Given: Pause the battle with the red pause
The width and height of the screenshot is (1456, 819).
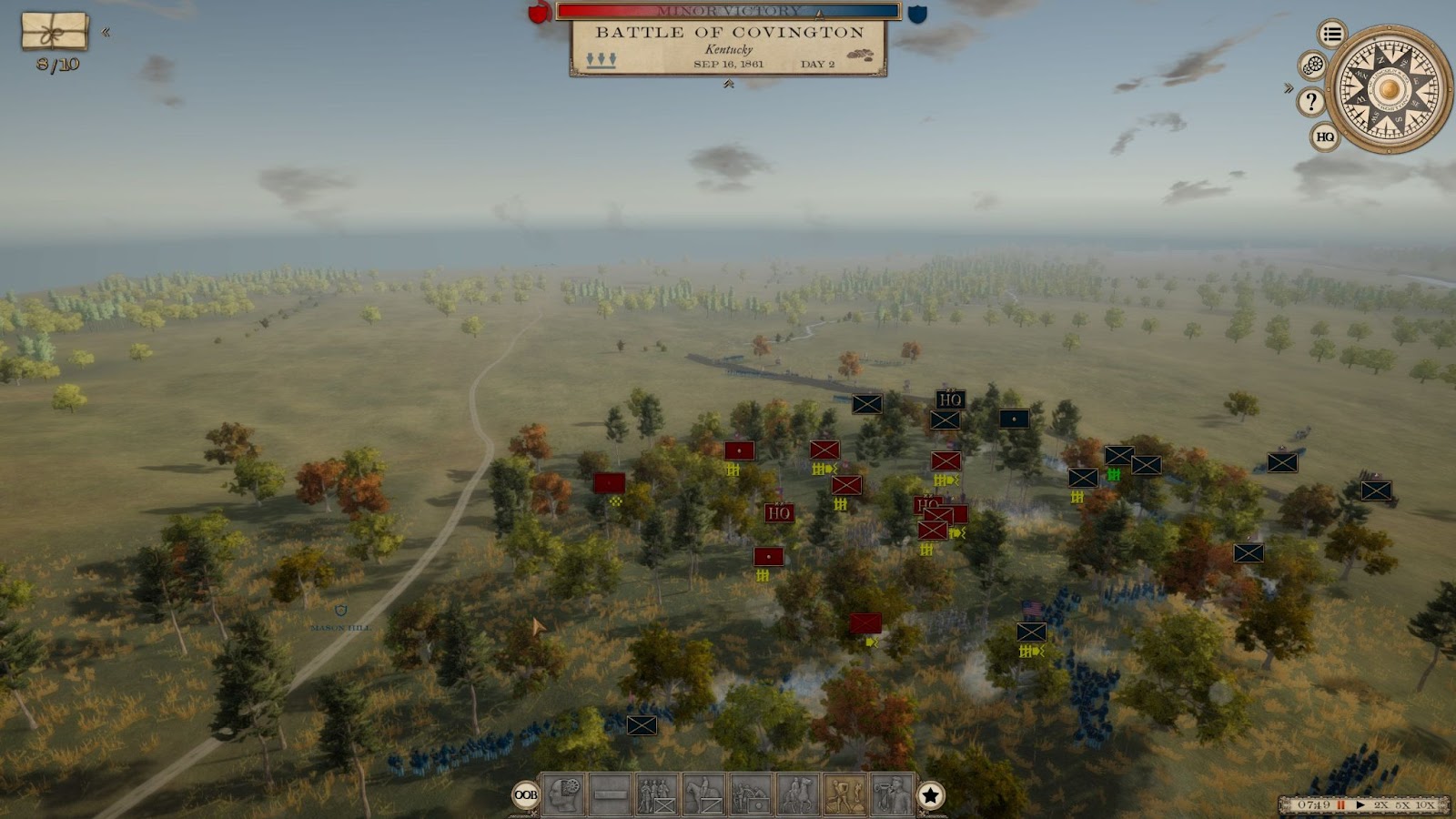Looking at the screenshot, I should (1340, 805).
